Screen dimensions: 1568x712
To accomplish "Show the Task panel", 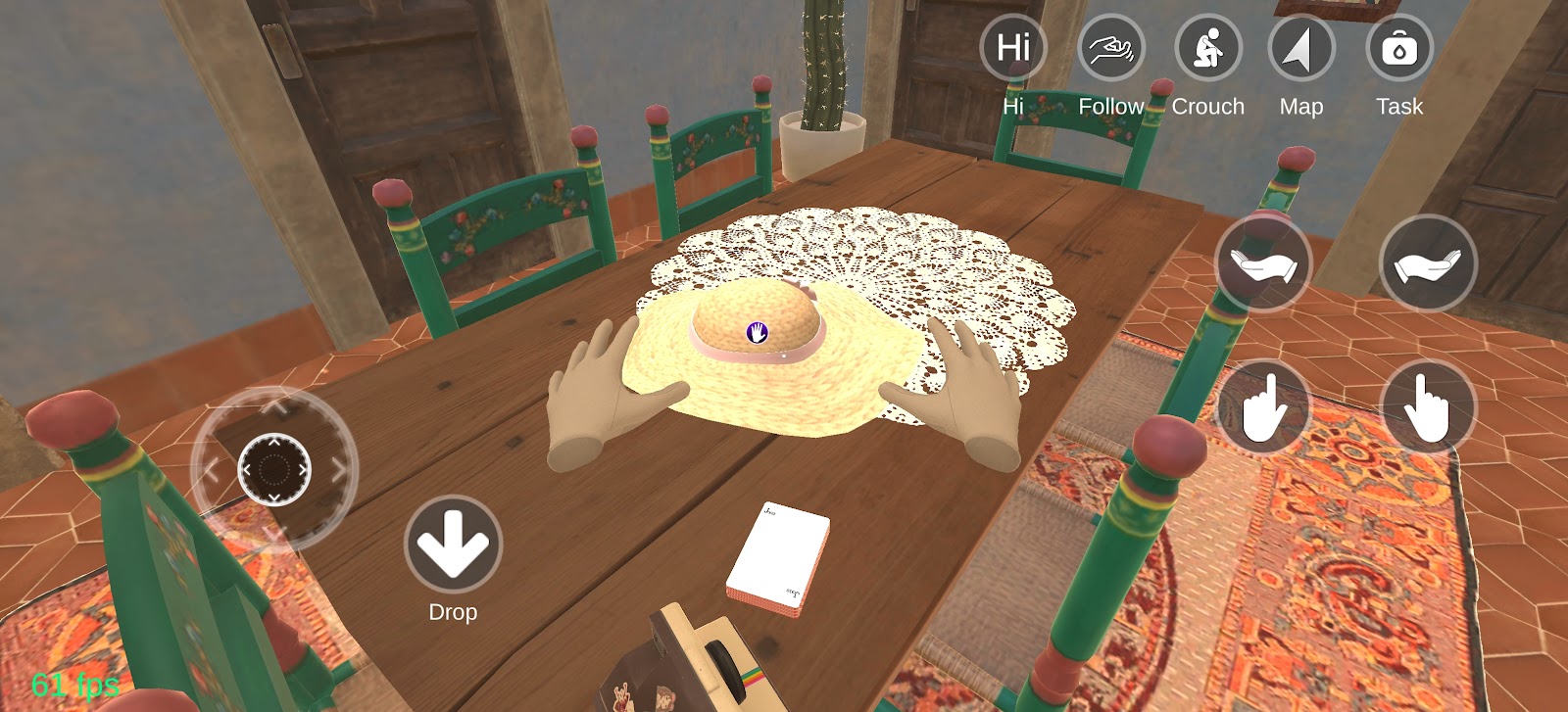I will coord(1398,48).
